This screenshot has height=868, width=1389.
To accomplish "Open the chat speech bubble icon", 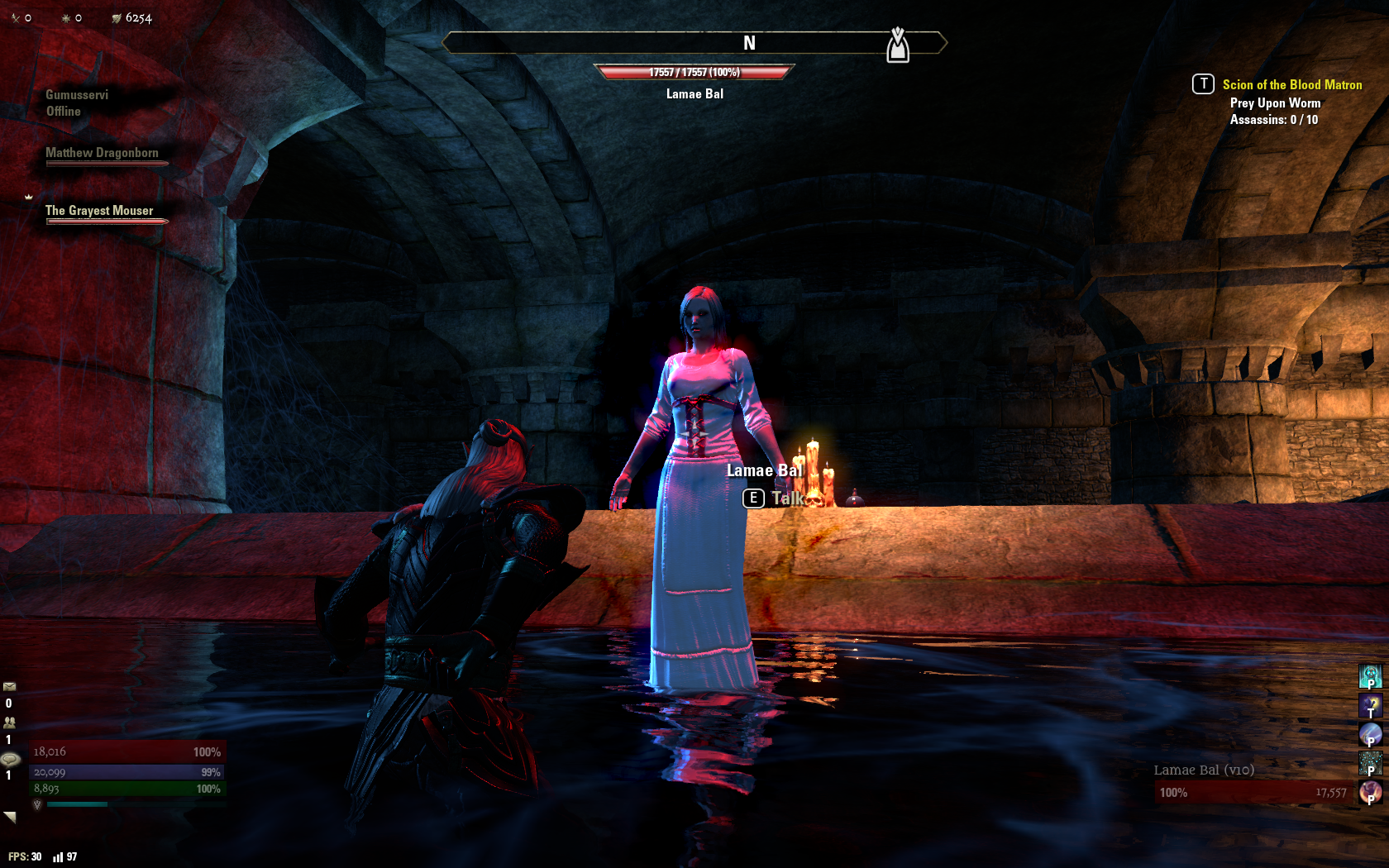I will (10, 759).
